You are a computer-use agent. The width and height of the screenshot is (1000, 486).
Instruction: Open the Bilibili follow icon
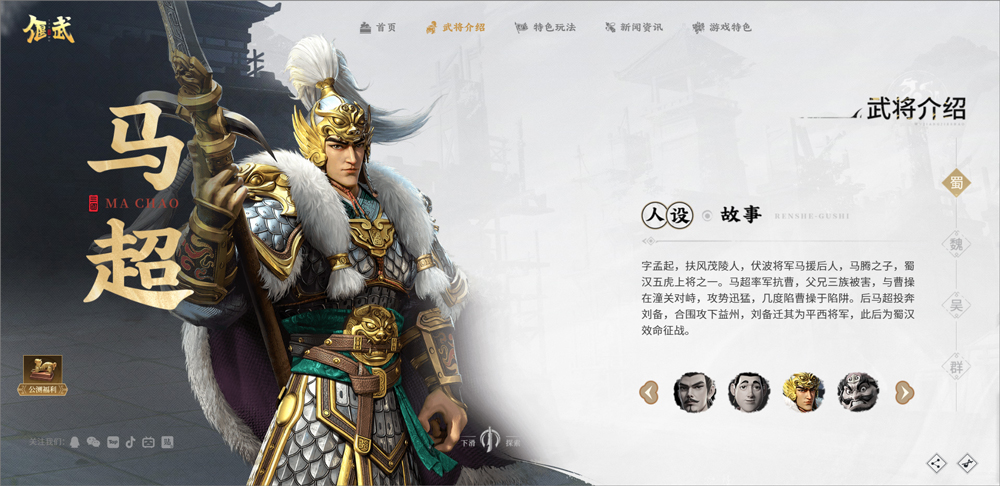[148, 442]
